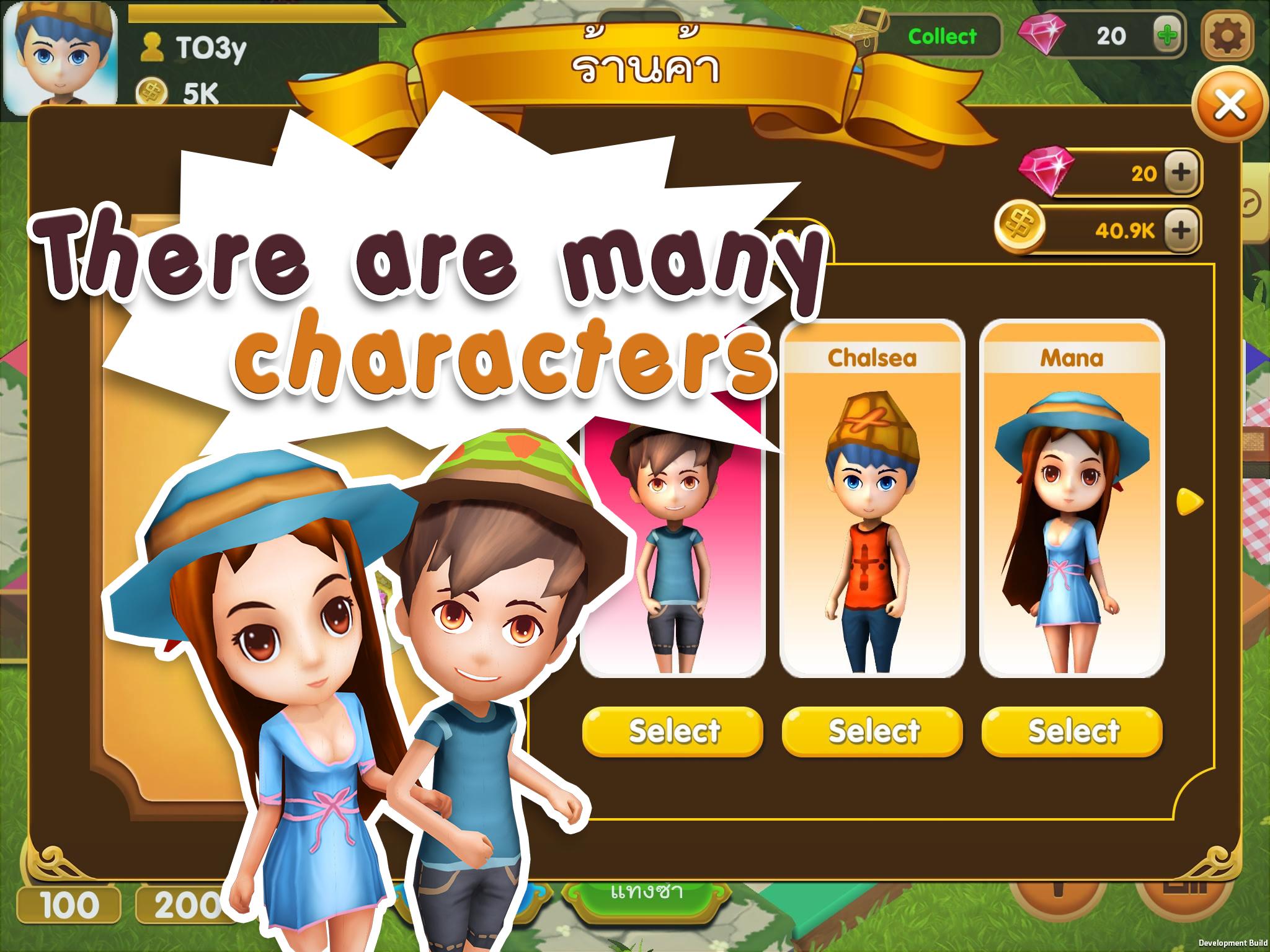
Task: Choose the brown-haired boy with Select button
Action: pyautogui.click(x=673, y=731)
